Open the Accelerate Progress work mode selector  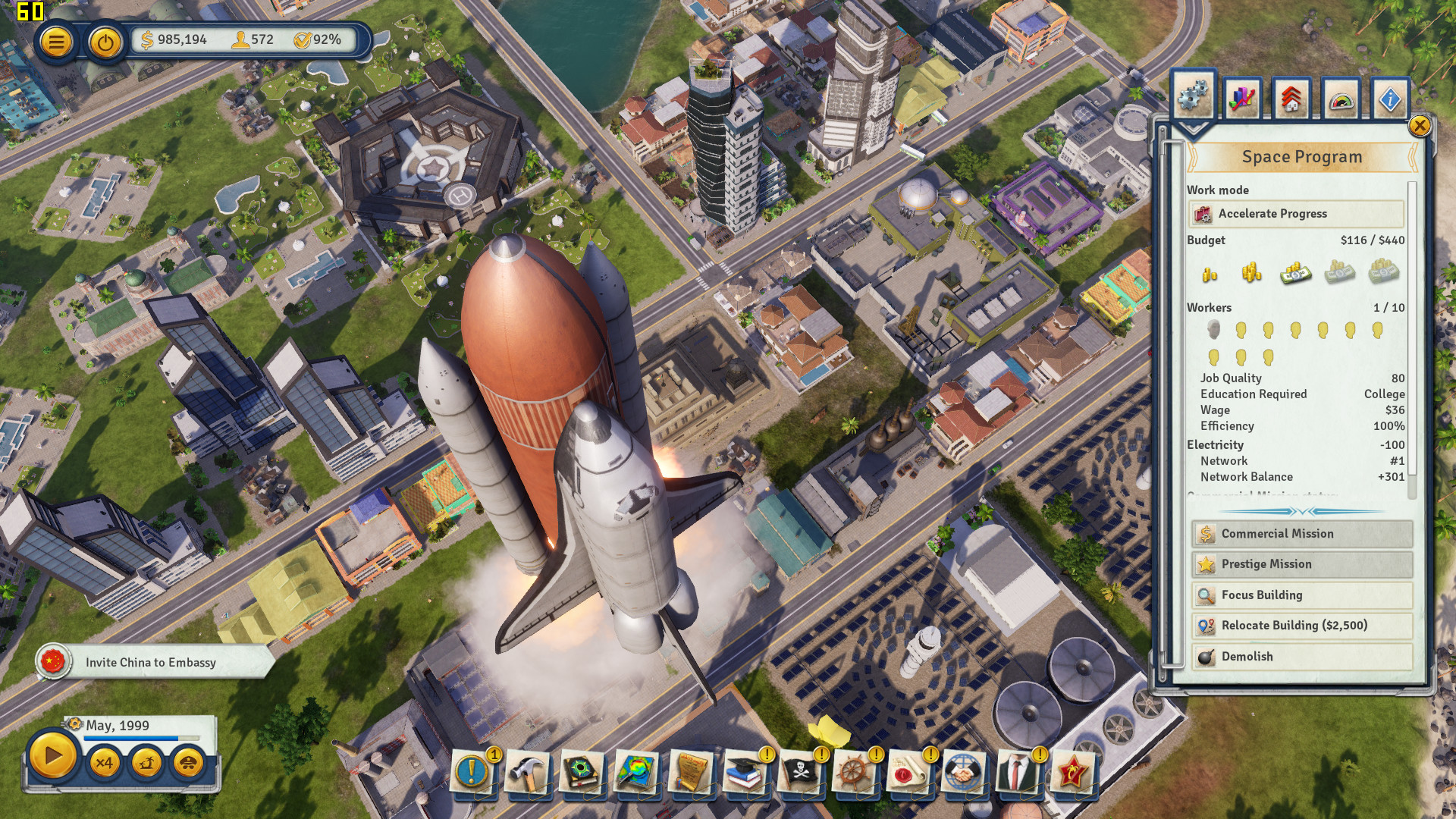(x=1295, y=214)
